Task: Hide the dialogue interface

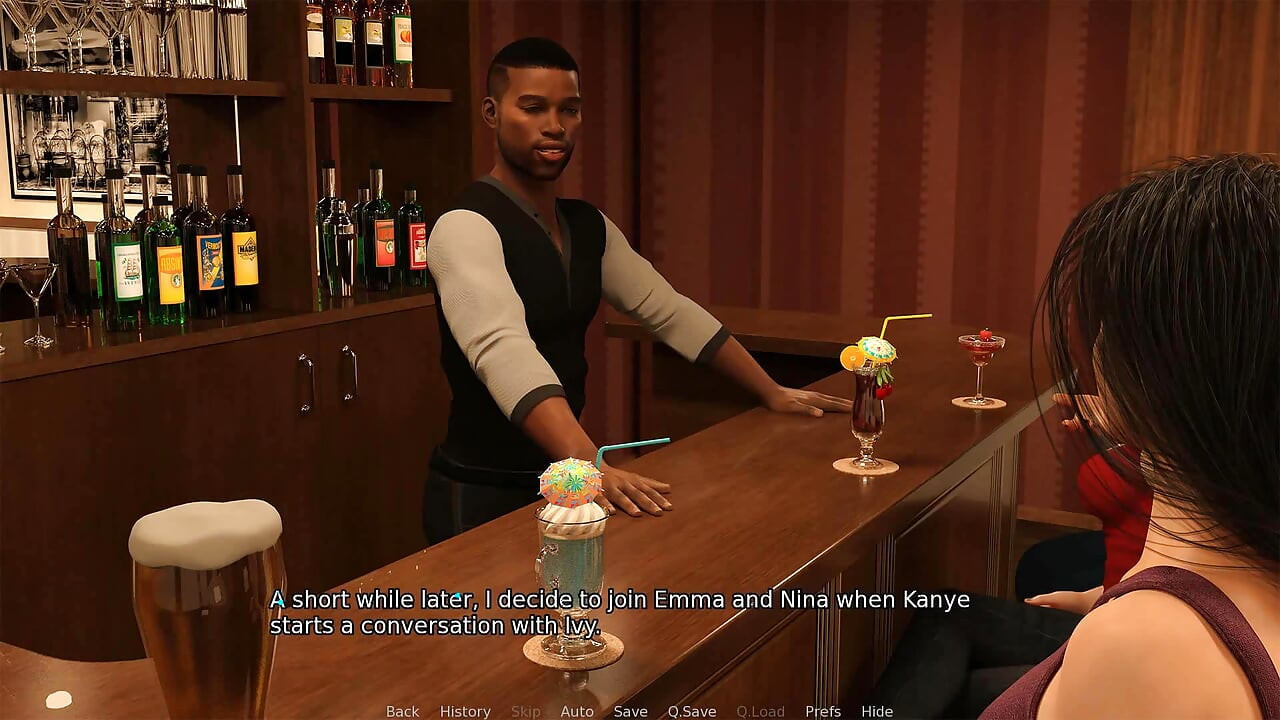Action: 877,711
